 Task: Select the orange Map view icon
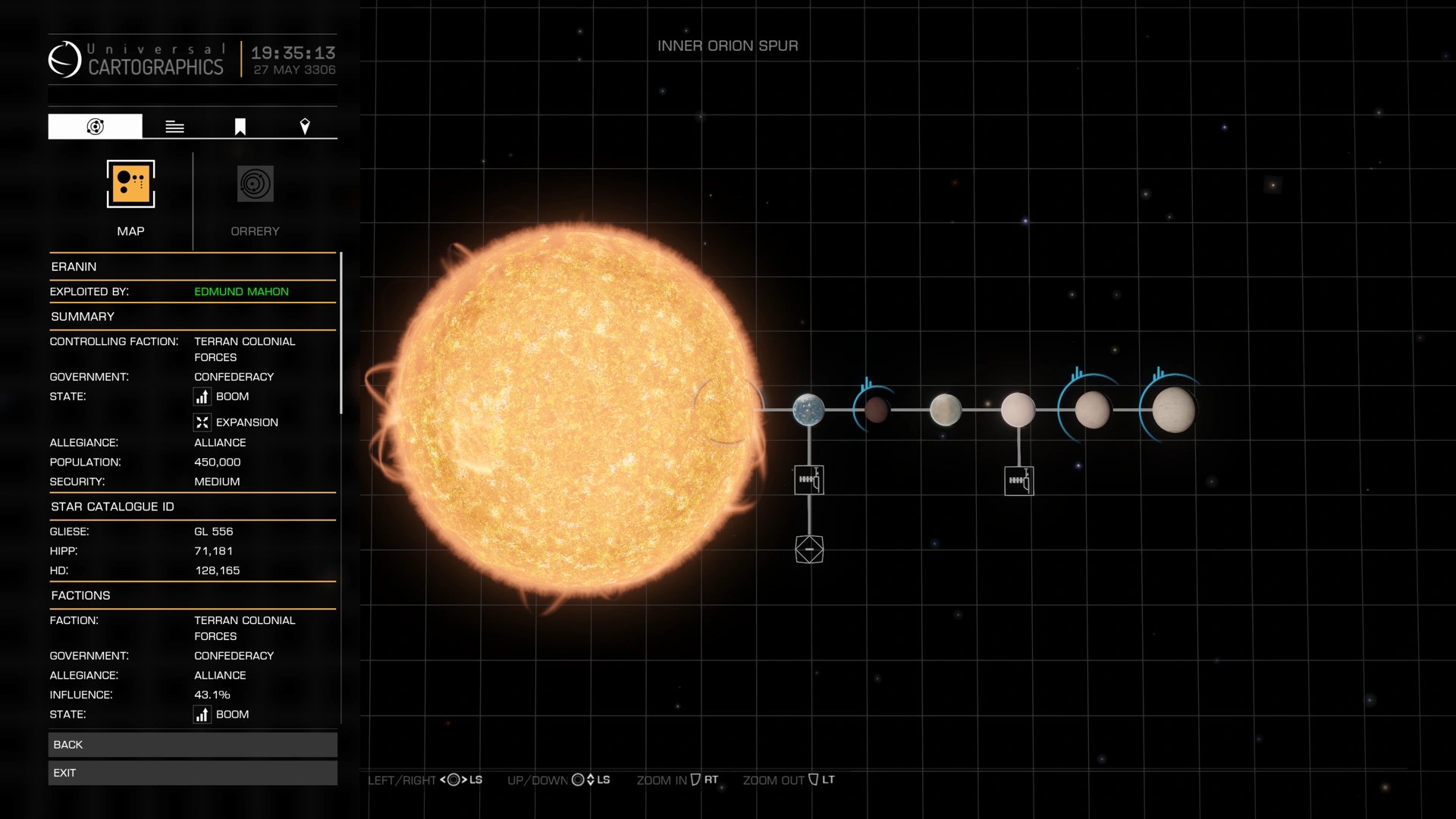[130, 184]
